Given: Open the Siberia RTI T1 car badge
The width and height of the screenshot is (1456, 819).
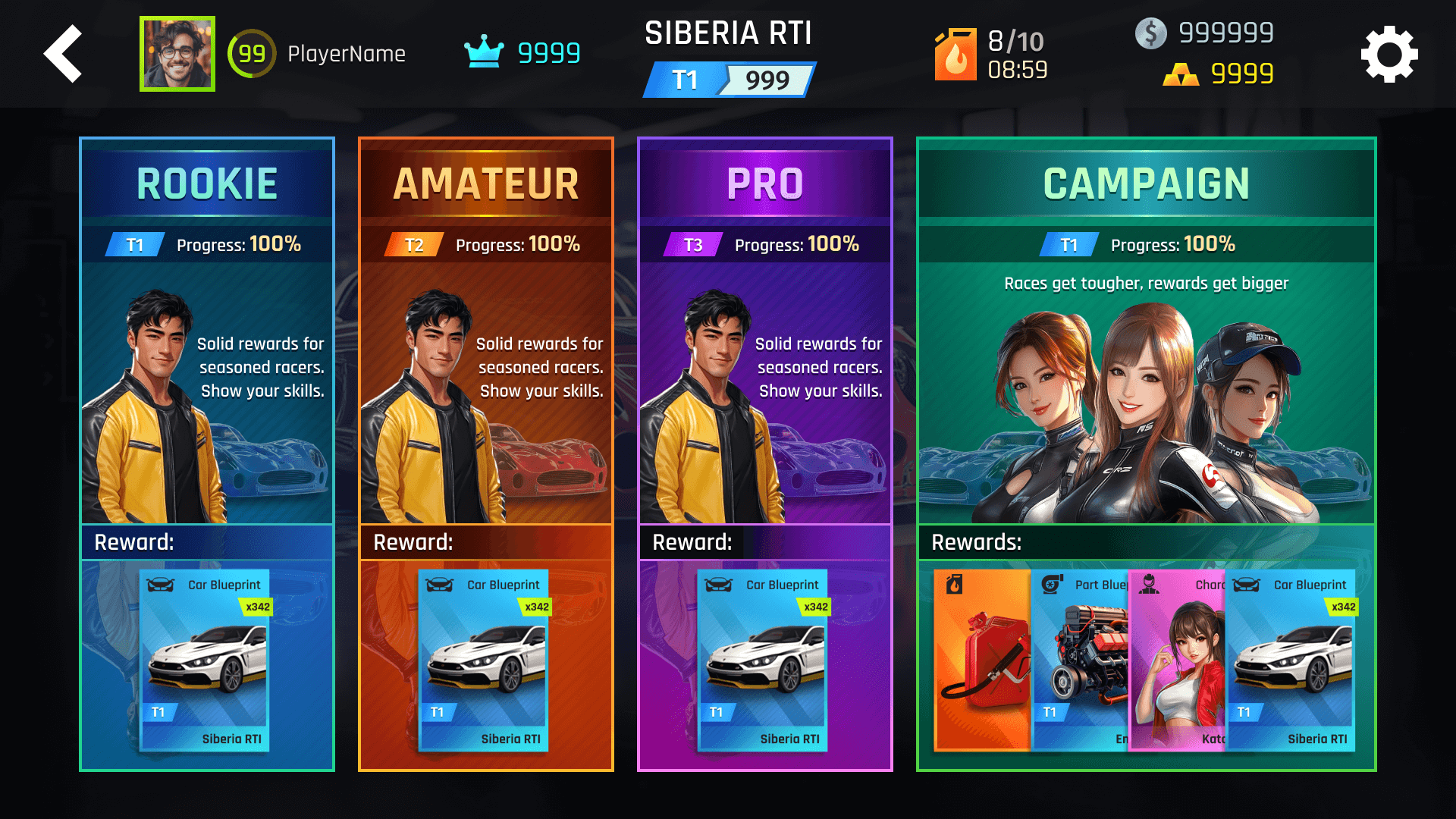Looking at the screenshot, I should pyautogui.click(x=729, y=80).
